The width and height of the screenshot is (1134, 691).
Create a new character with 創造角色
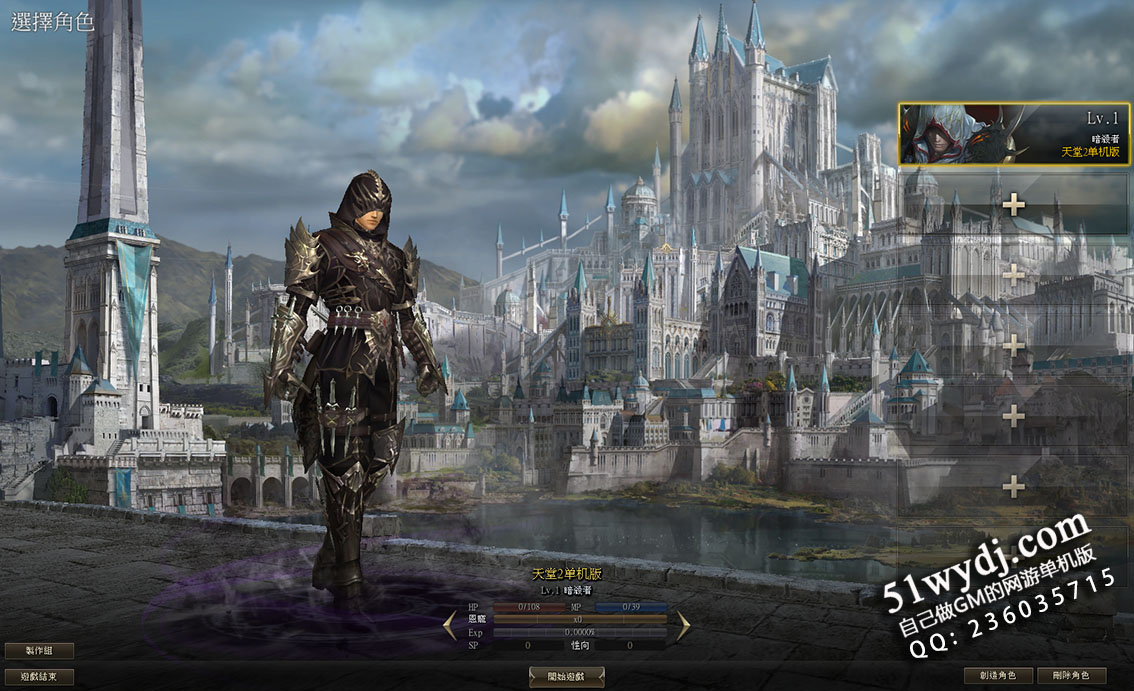998,676
